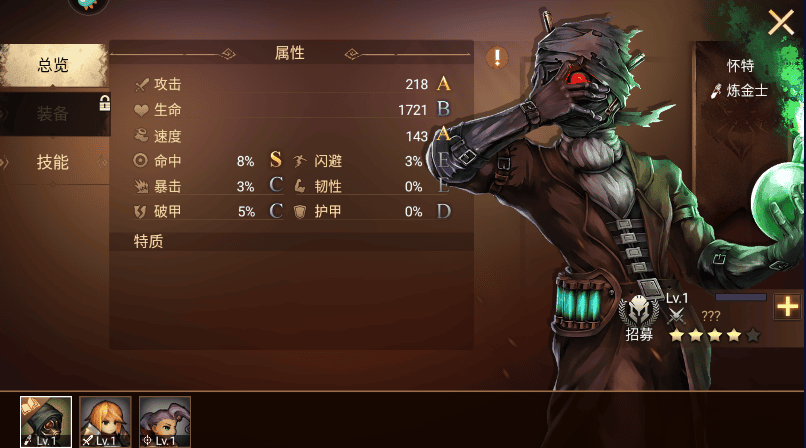This screenshot has height=448, width=806.
Task: Click the 招募 helmet emblem
Action: pos(638,311)
